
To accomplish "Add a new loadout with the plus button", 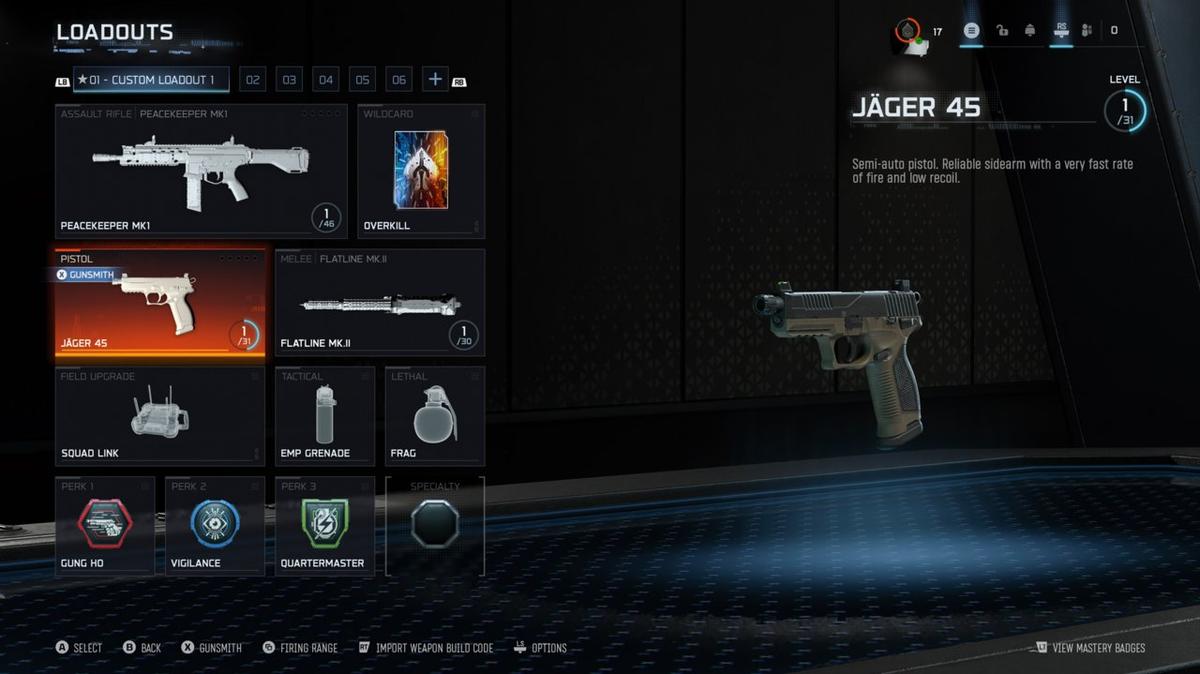I will [x=435, y=80].
